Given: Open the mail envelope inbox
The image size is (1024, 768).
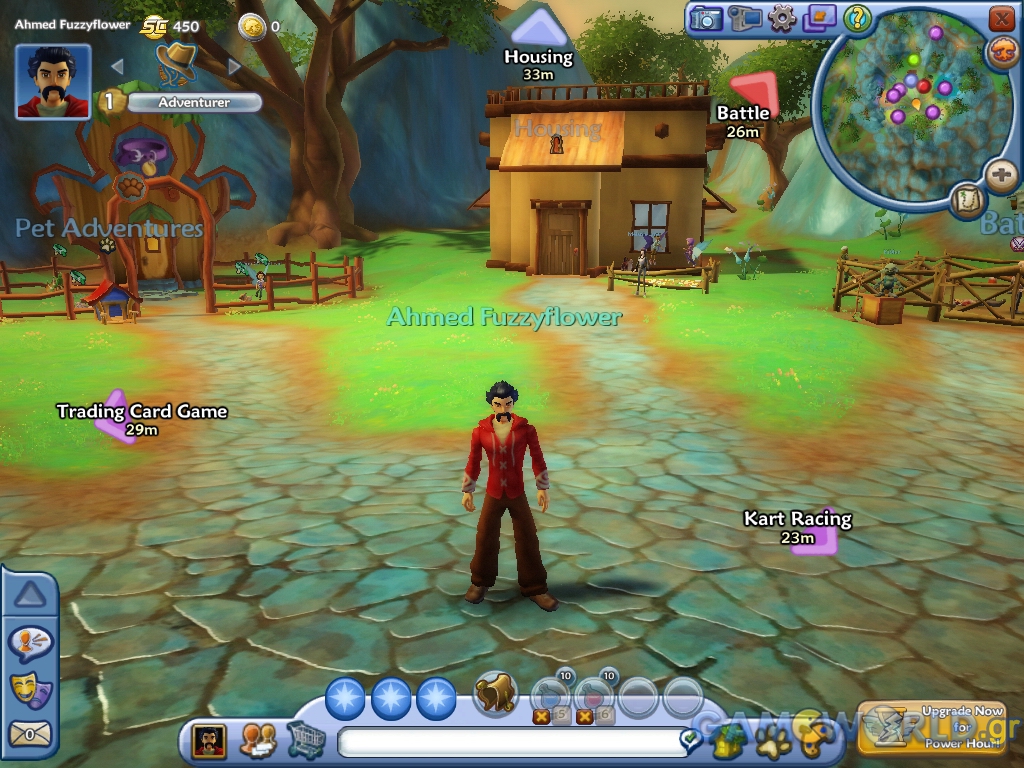Looking at the screenshot, I should pos(29,734).
